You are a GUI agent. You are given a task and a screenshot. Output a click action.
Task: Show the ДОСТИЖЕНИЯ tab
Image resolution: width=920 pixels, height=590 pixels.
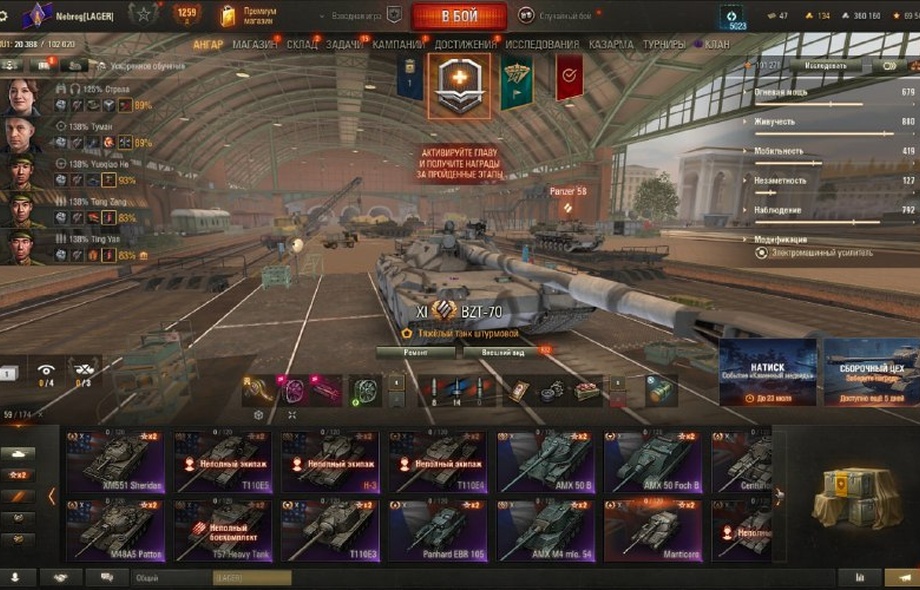[x=465, y=45]
